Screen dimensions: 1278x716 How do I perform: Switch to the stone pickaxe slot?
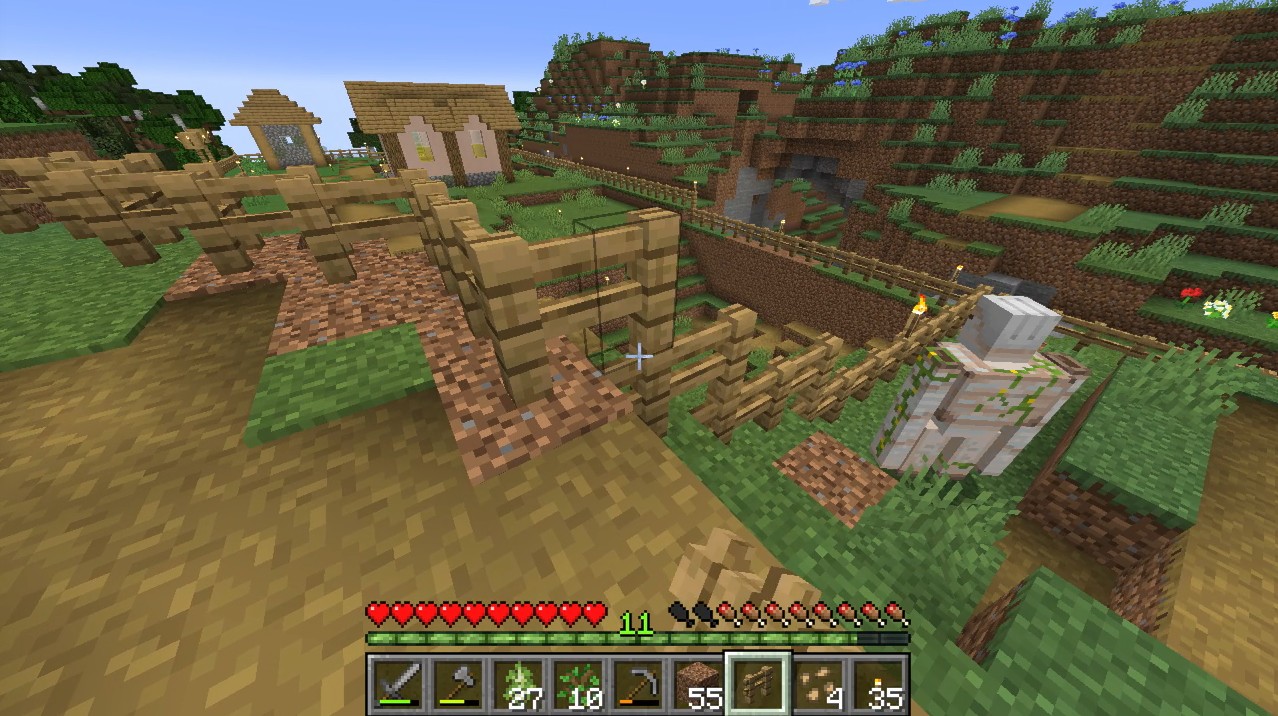[638, 685]
